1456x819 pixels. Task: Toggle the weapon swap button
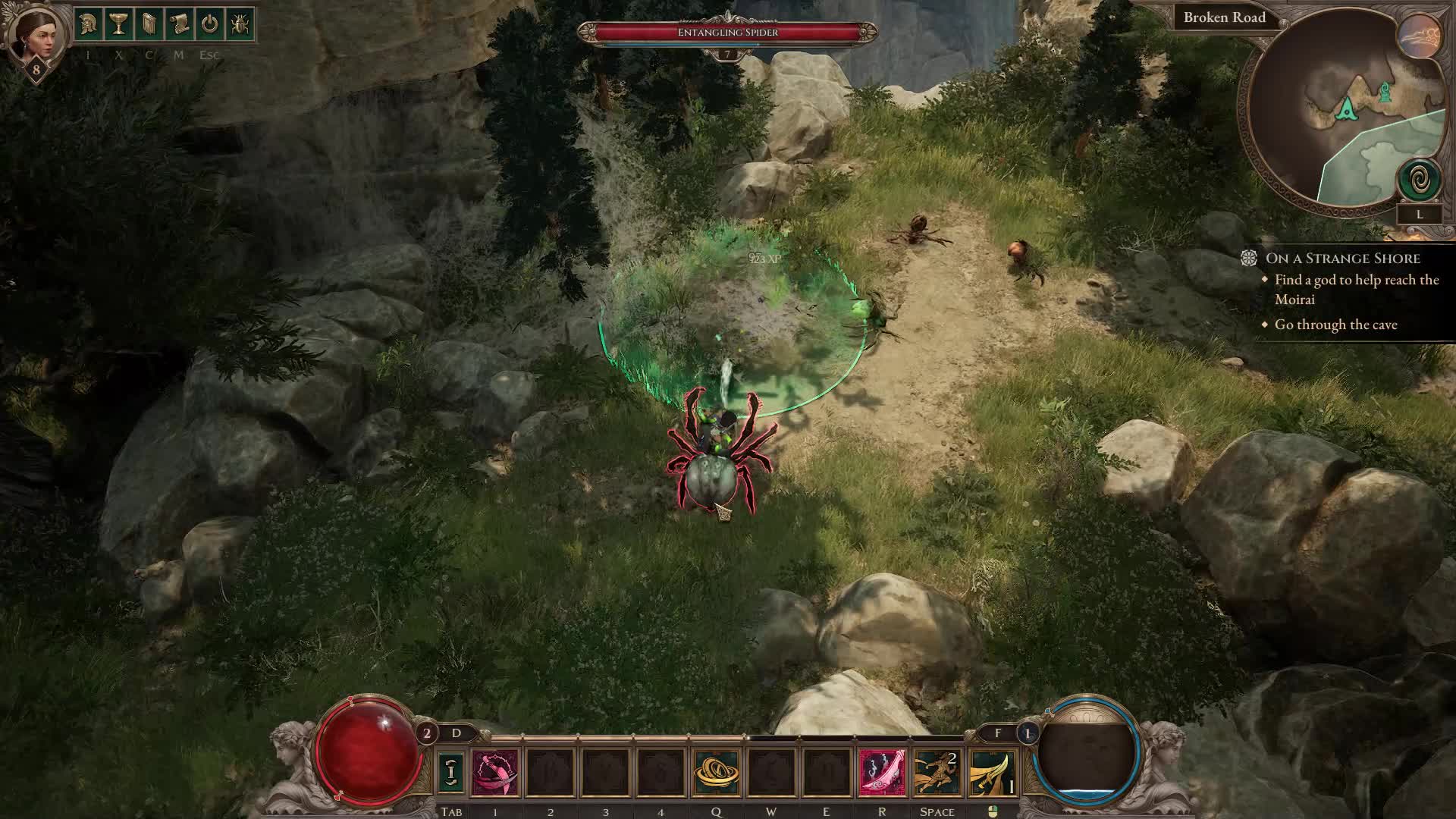(x=451, y=772)
